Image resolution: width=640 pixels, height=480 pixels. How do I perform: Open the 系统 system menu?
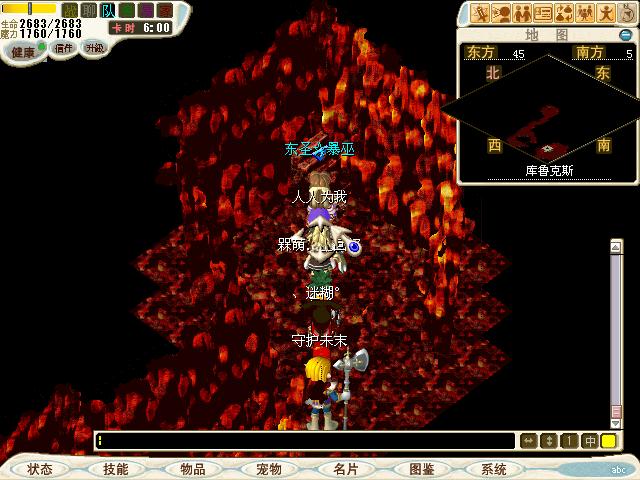click(494, 468)
